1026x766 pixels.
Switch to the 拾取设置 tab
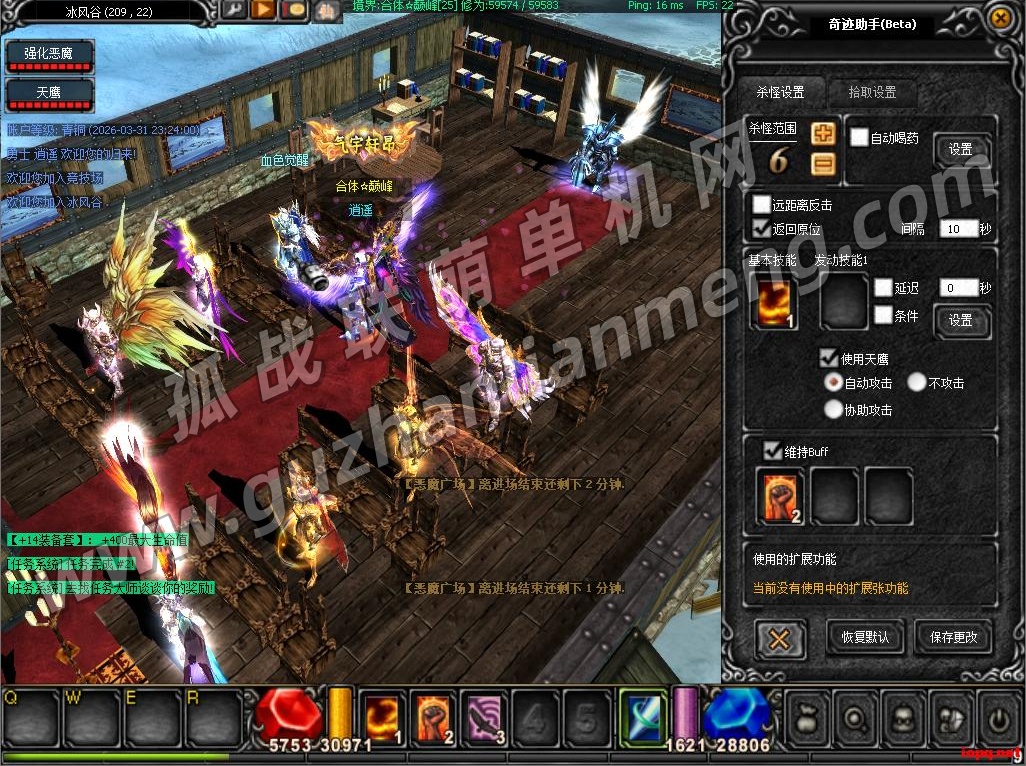click(871, 92)
